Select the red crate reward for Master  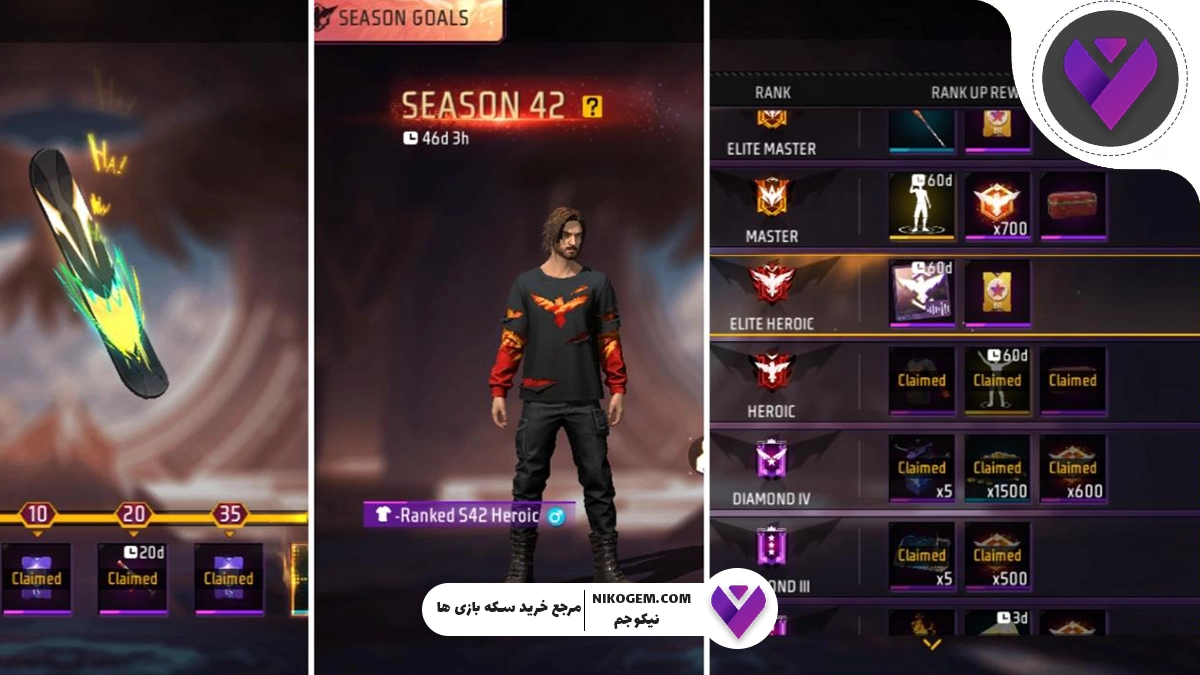pyautogui.click(x=1072, y=205)
